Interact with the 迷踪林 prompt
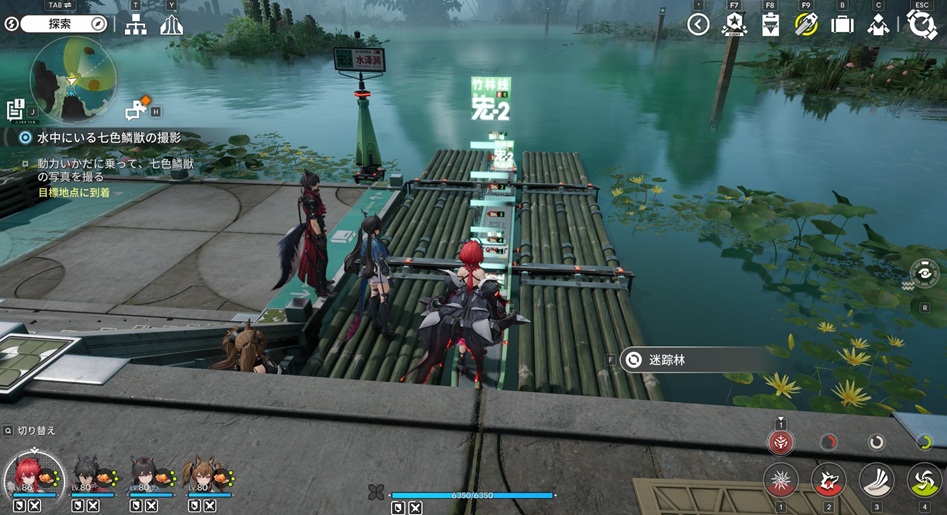 666,360
